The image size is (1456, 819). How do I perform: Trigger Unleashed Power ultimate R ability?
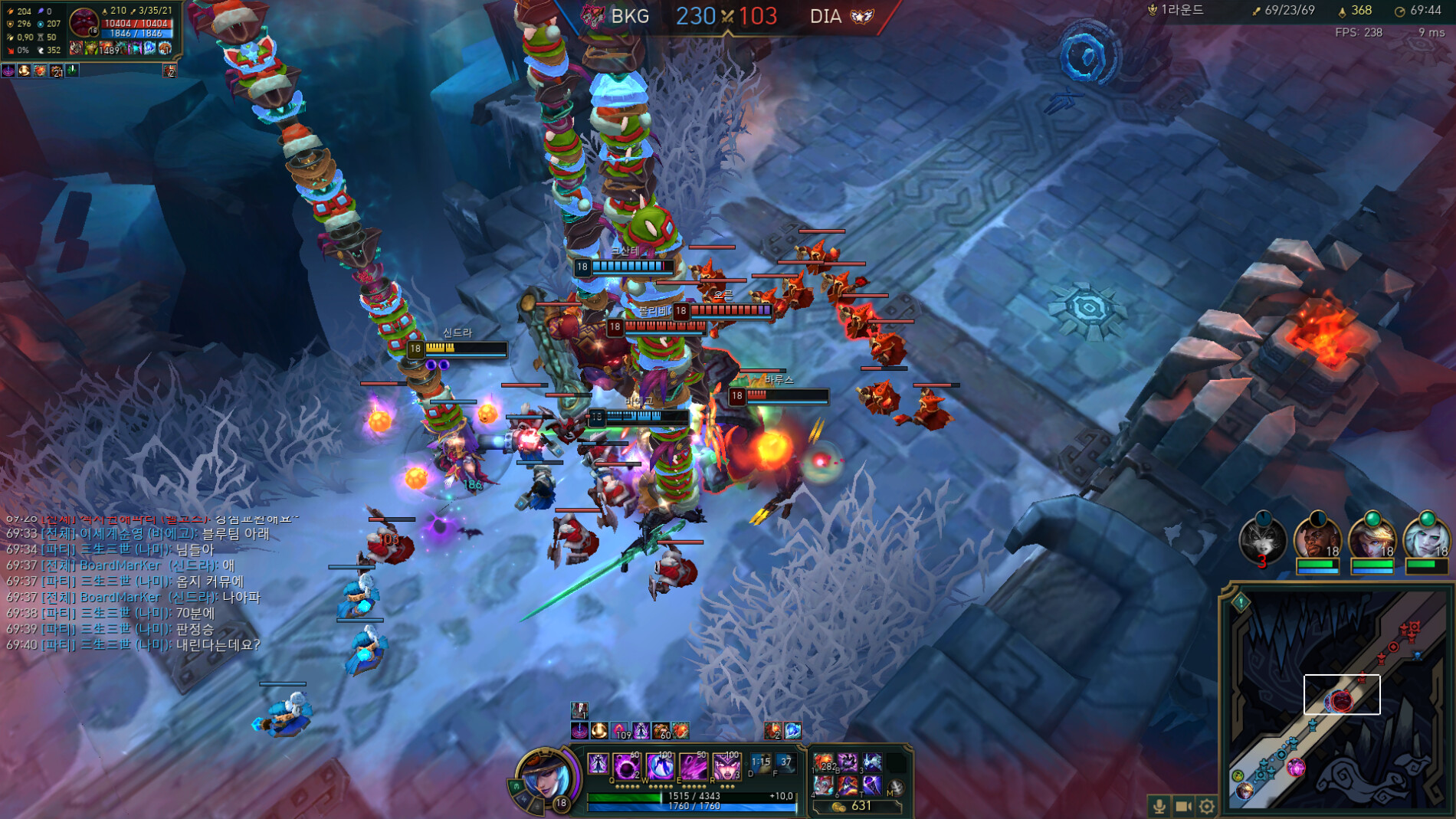[726, 765]
